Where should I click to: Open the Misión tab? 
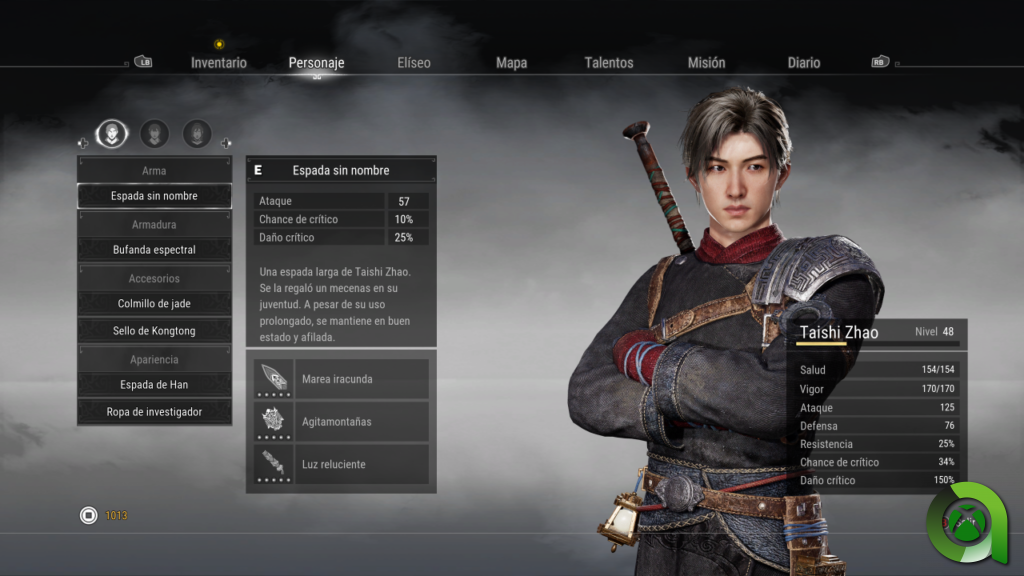tap(706, 63)
